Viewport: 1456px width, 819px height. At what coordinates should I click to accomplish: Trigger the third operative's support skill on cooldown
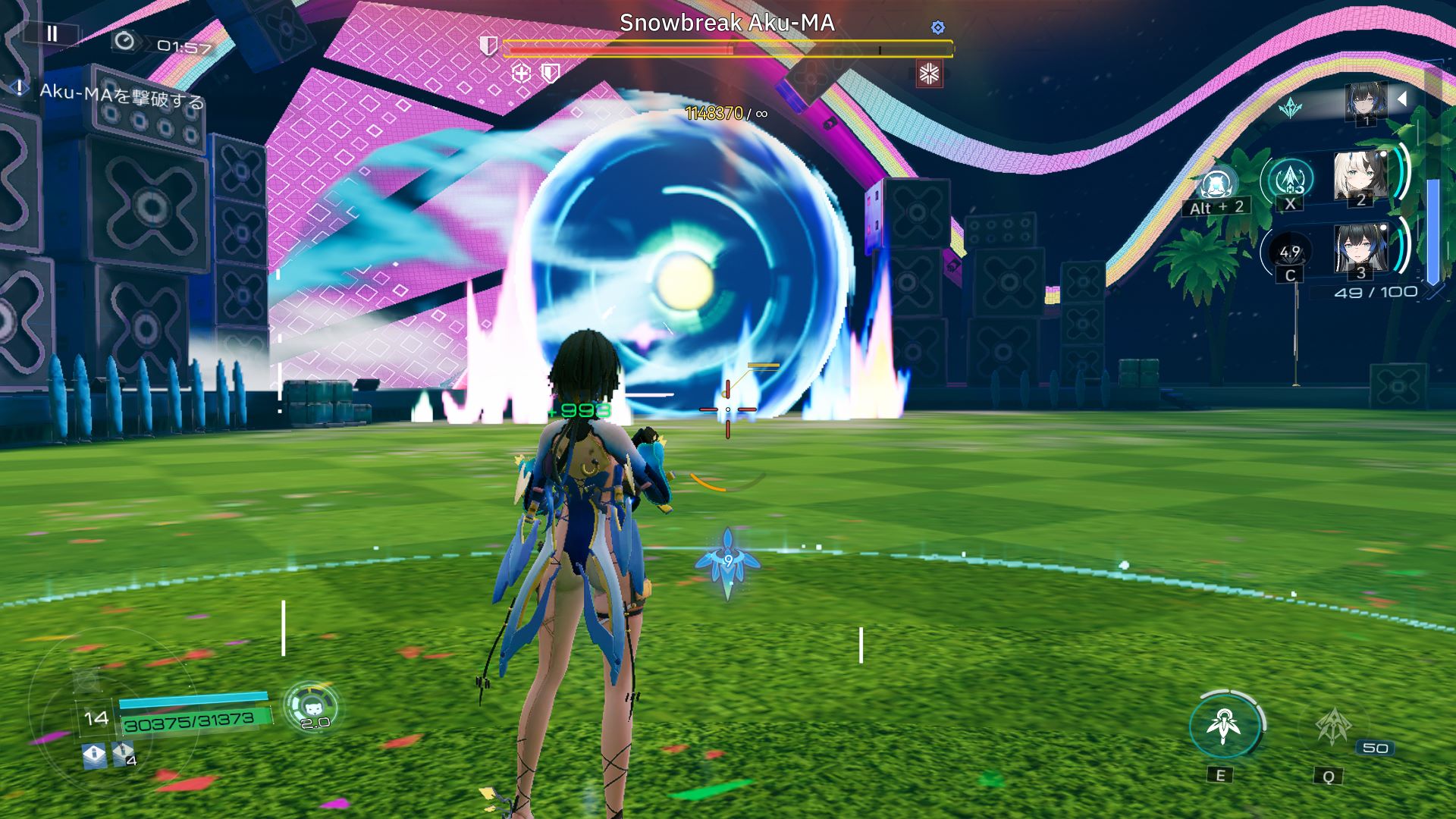click(x=1290, y=253)
